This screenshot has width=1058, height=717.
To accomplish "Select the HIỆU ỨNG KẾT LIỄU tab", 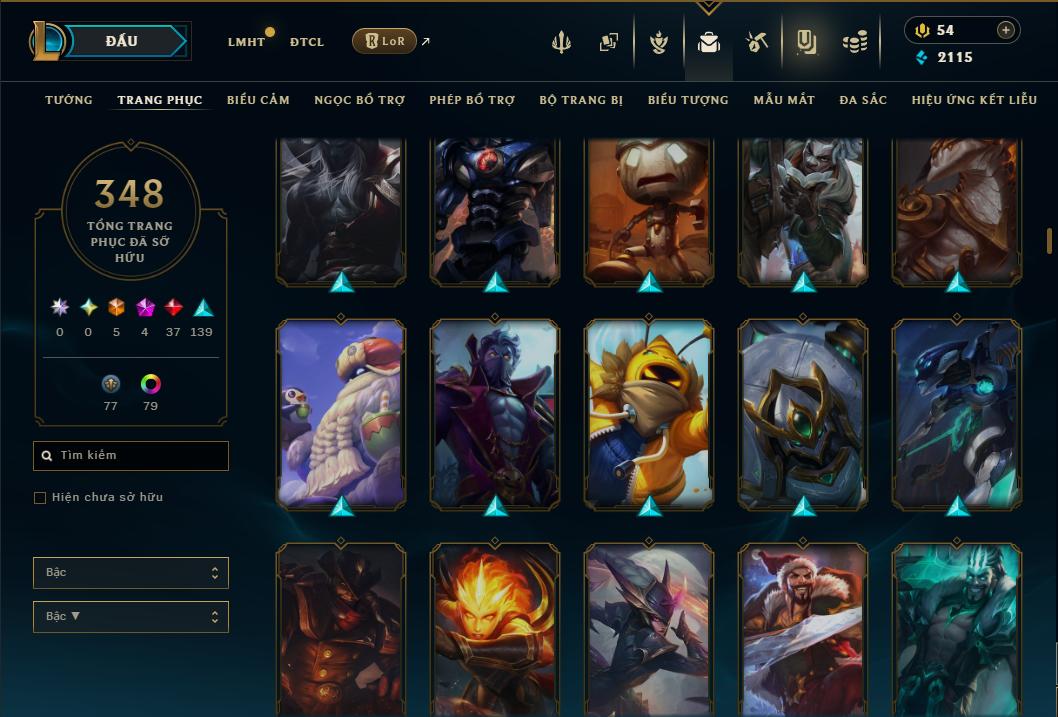I will (974, 100).
